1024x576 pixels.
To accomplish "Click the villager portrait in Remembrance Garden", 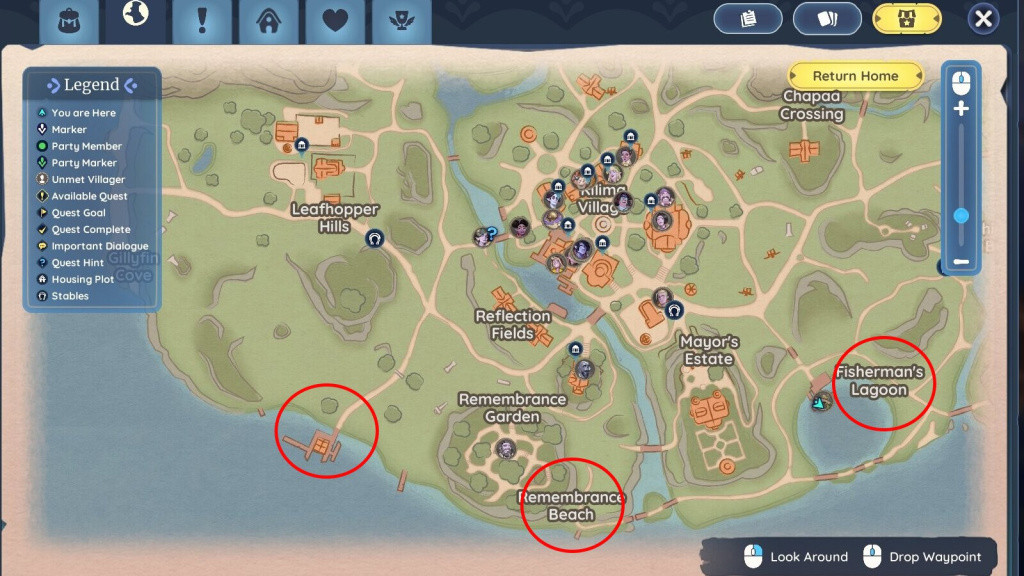I will pos(506,449).
